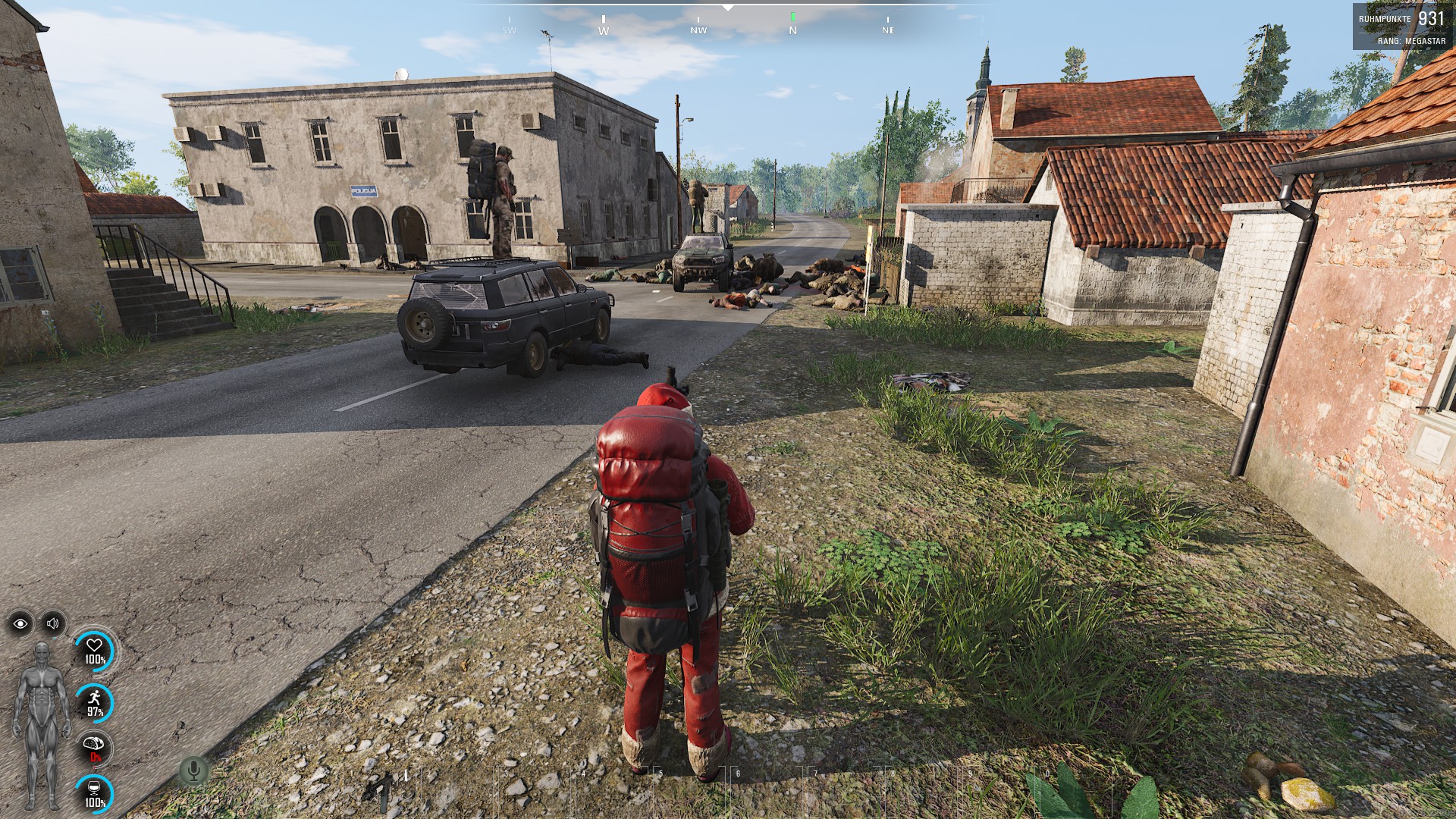Click the eye visibility indicator icon

[20, 623]
